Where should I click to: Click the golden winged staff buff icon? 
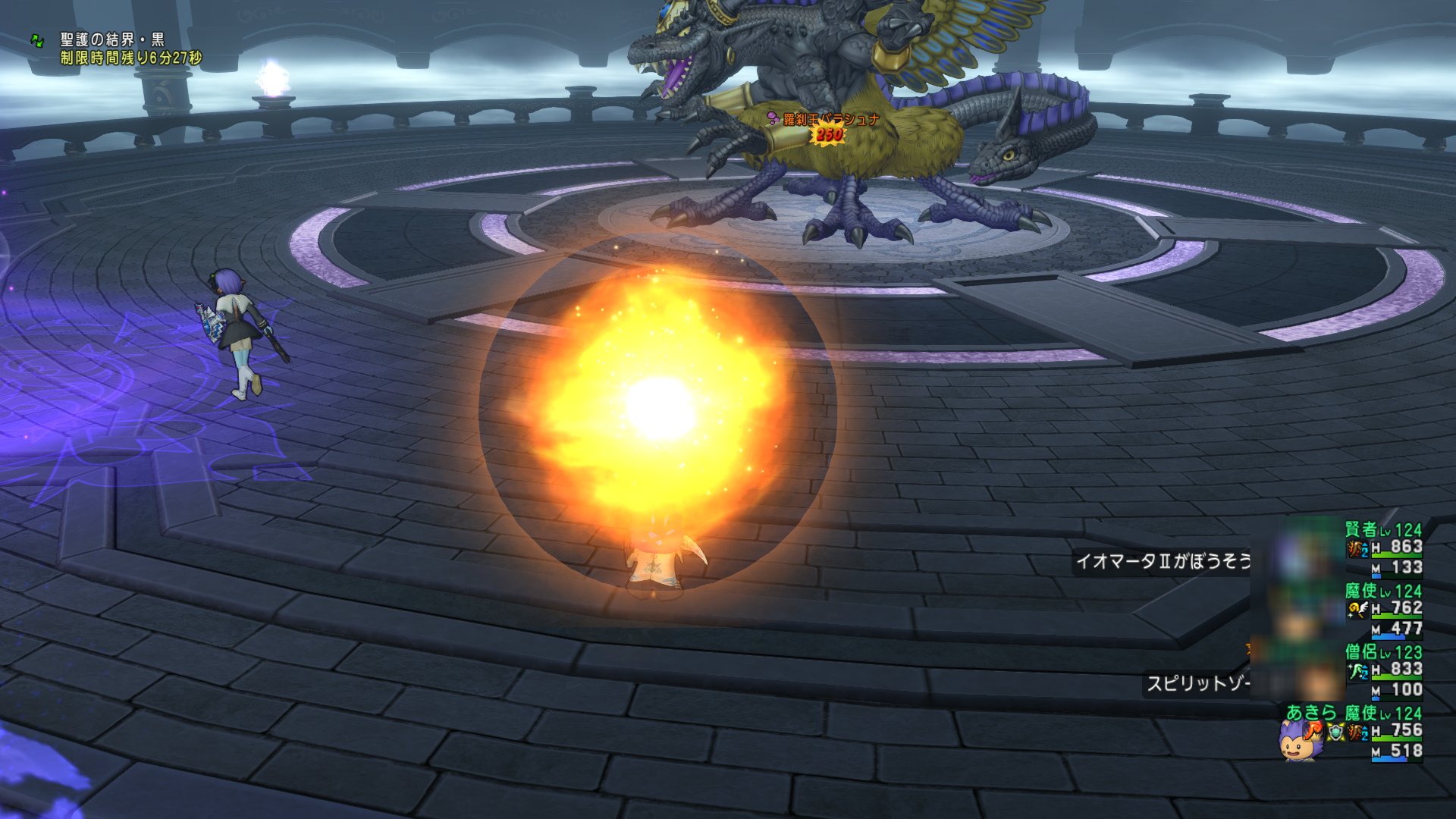(1357, 609)
